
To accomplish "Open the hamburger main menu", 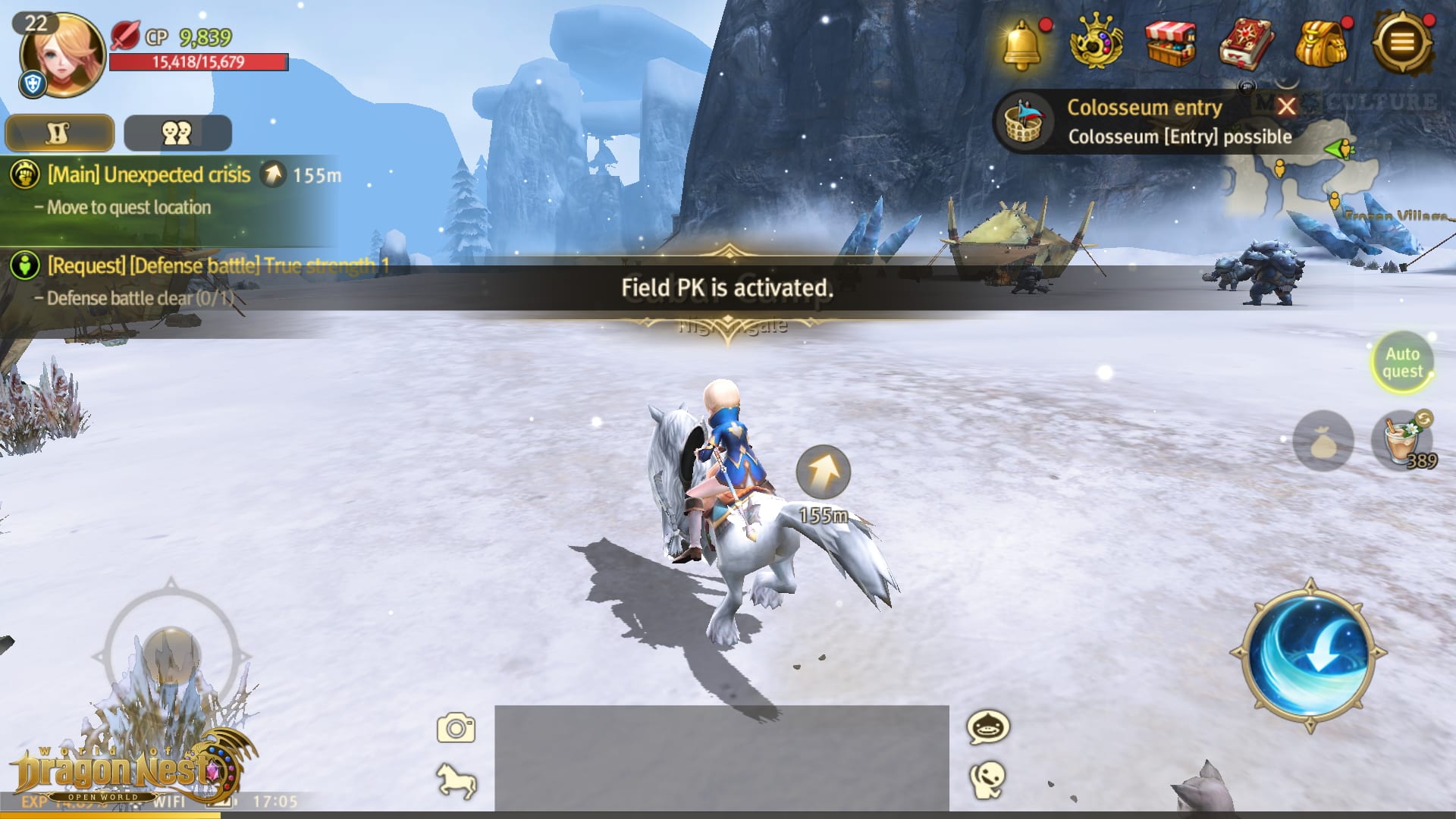I will (x=1402, y=42).
